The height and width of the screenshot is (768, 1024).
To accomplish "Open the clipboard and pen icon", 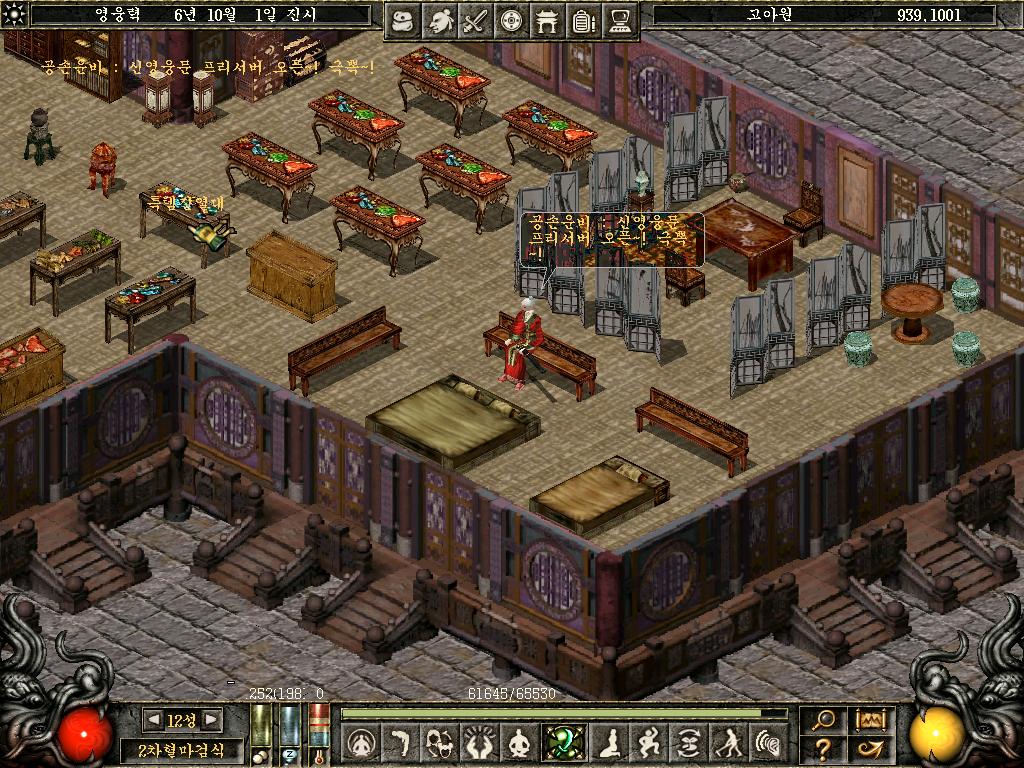I will 583,21.
